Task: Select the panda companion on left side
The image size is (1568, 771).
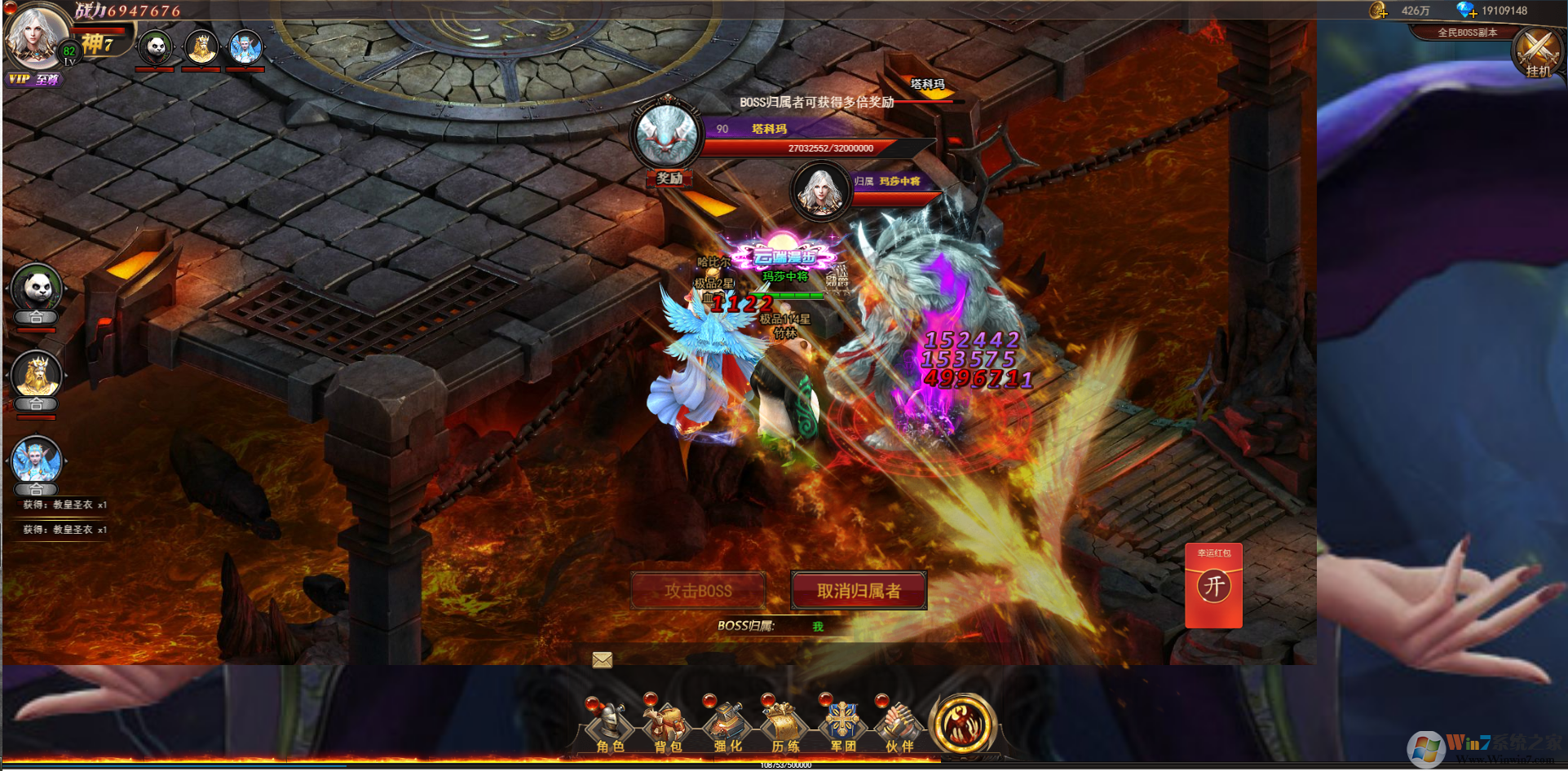Action: 37,289
